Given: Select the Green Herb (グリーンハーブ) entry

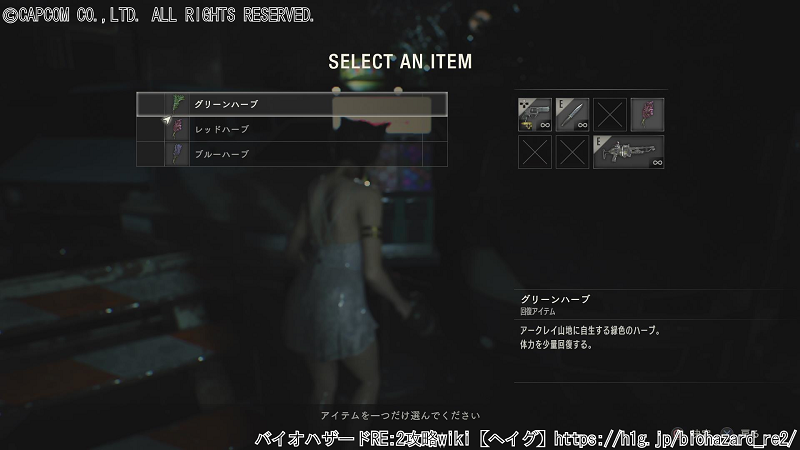Looking at the screenshot, I should pos(291,104).
